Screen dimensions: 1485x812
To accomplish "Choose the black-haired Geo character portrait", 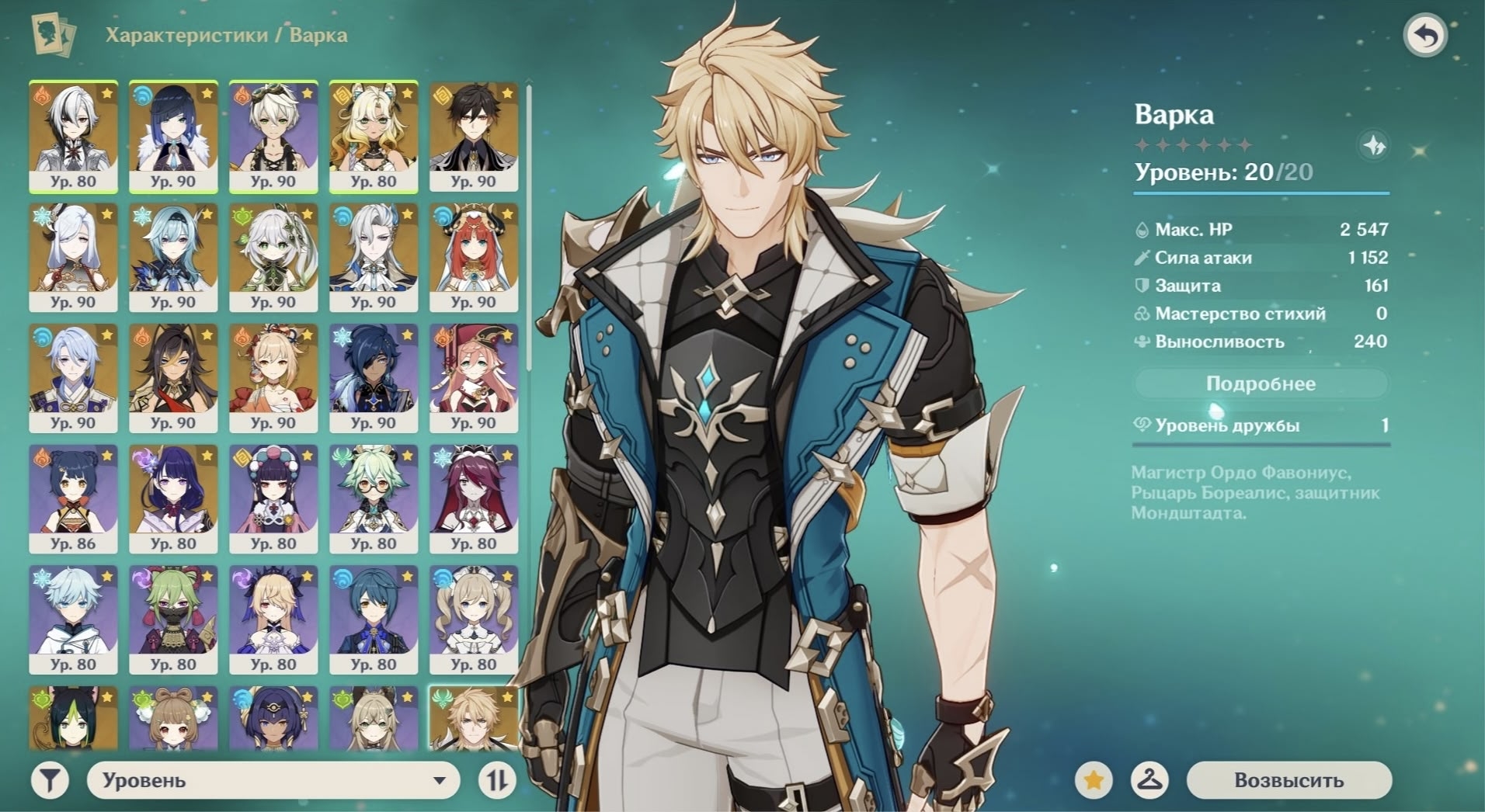I will (473, 137).
